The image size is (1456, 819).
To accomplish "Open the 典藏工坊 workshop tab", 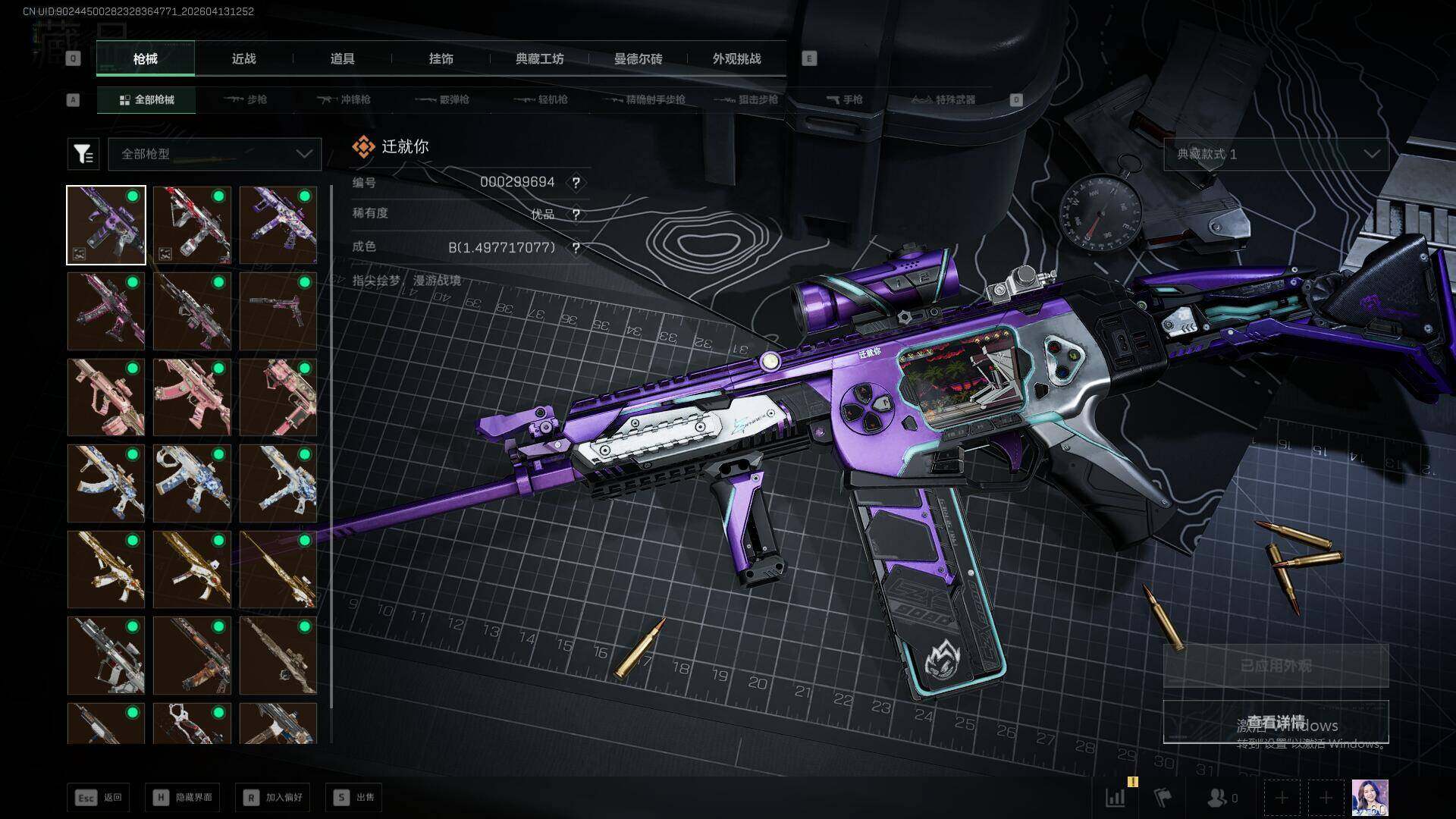I will [539, 58].
